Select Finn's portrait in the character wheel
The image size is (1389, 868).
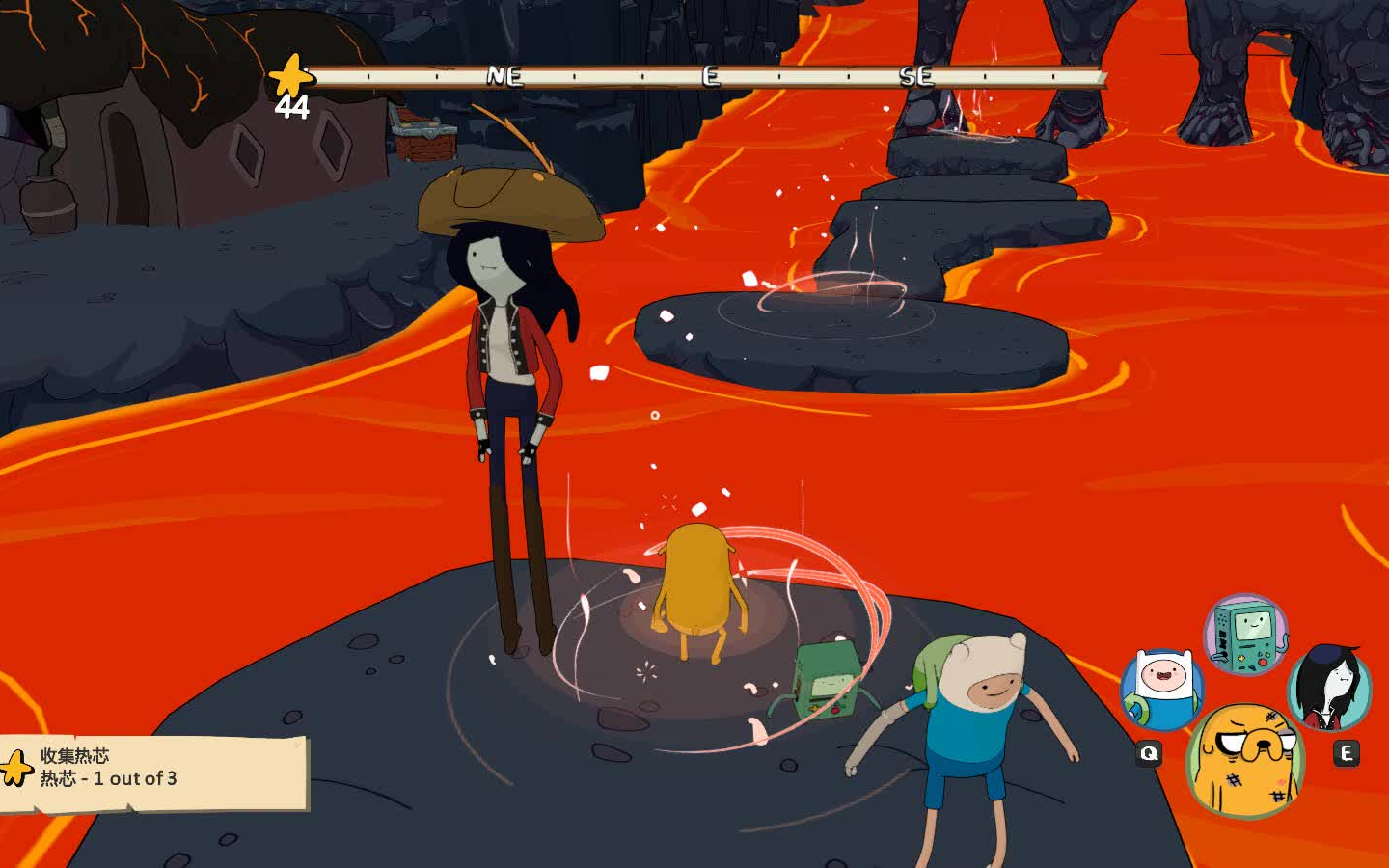[x=1161, y=689]
